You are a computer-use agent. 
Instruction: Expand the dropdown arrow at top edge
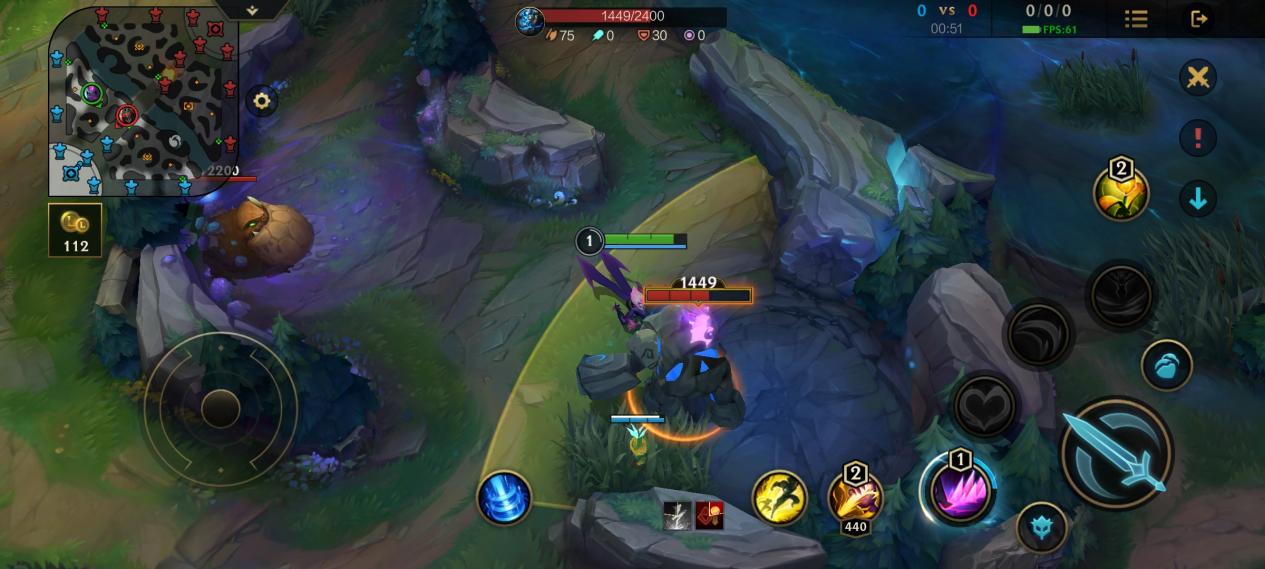pyautogui.click(x=252, y=9)
